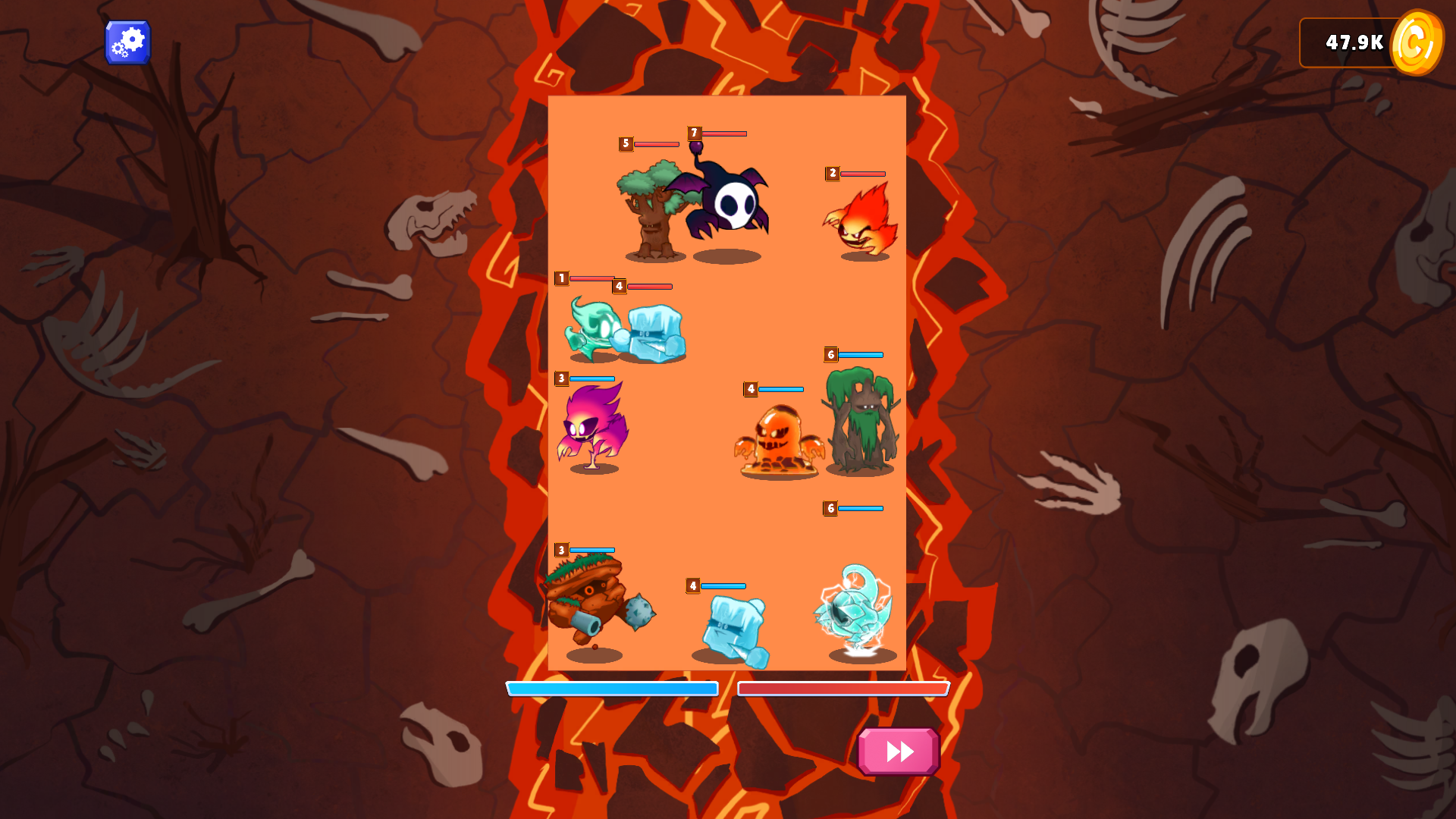Viewport: 1456px width, 819px height.
Task: Click the level 2 badge near the fire elemental
Action: pyautogui.click(x=832, y=173)
